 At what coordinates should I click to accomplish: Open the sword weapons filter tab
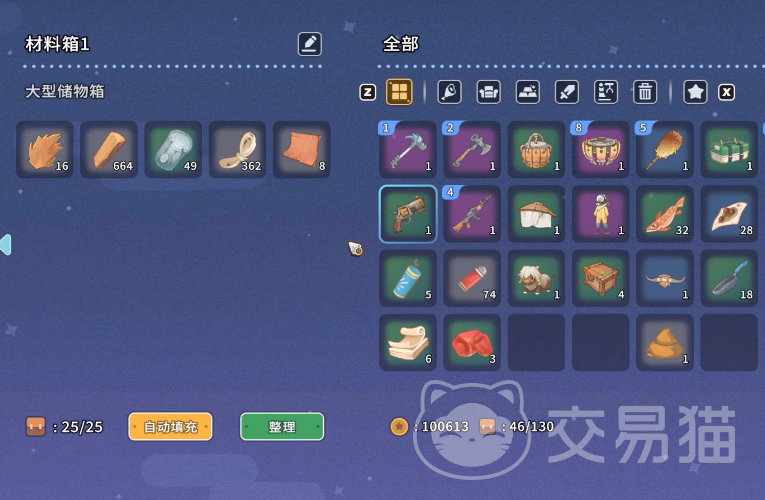click(x=567, y=92)
